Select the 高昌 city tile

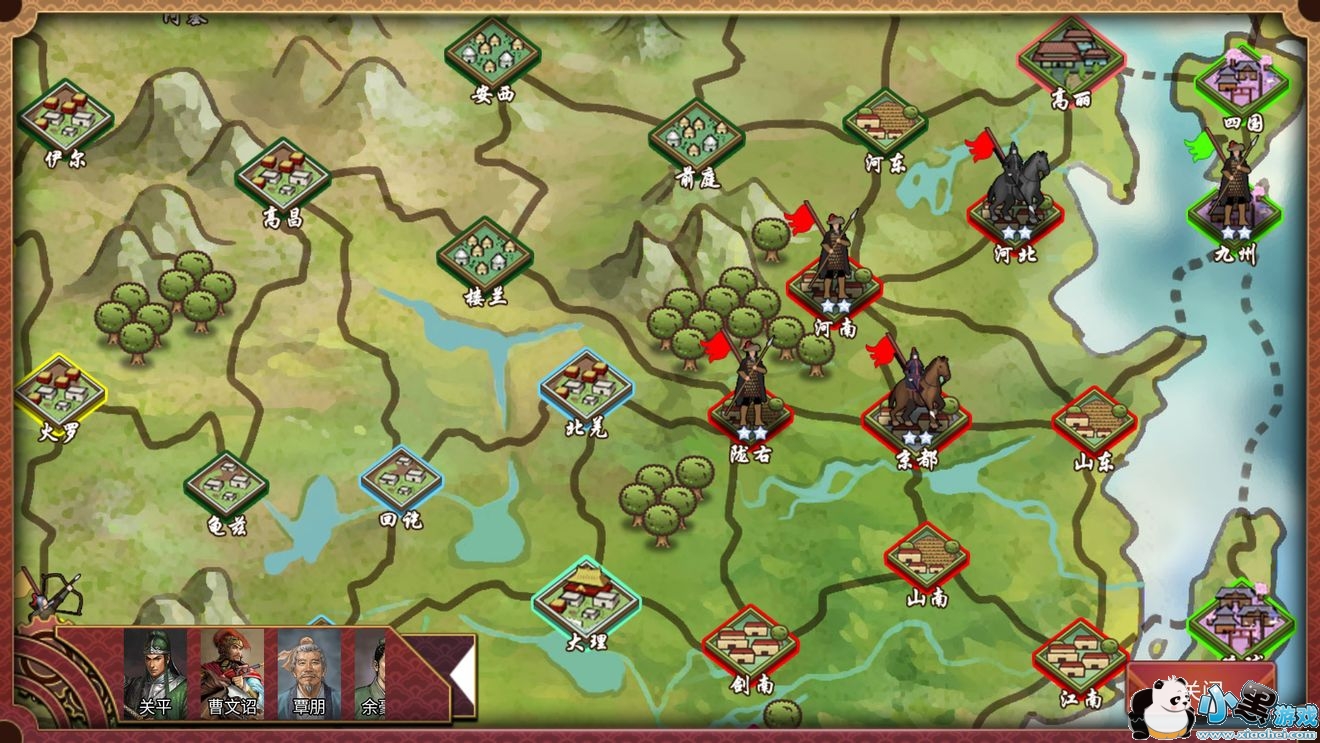(283, 176)
